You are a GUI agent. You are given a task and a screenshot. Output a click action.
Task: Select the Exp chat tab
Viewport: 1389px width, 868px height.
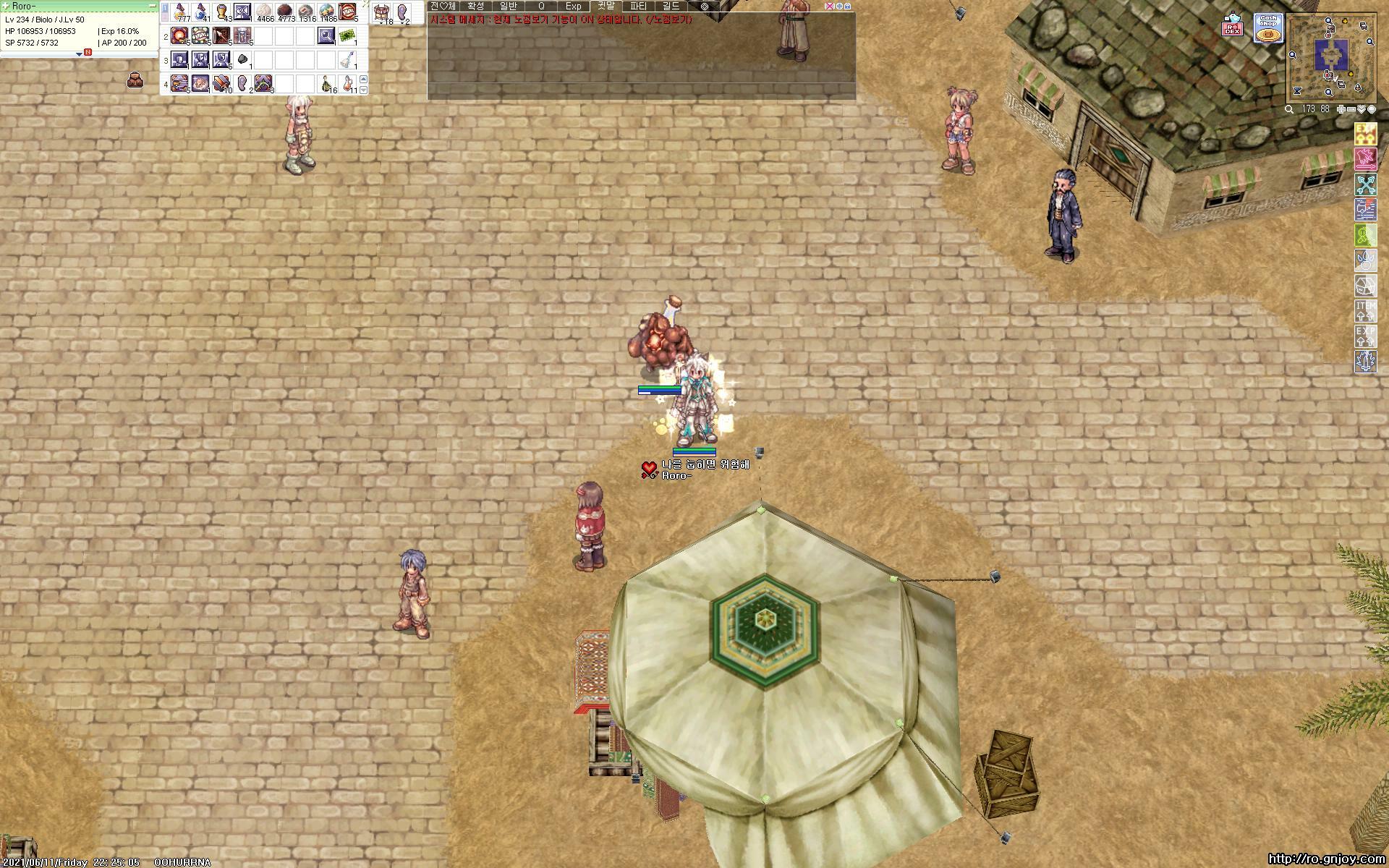(x=573, y=6)
